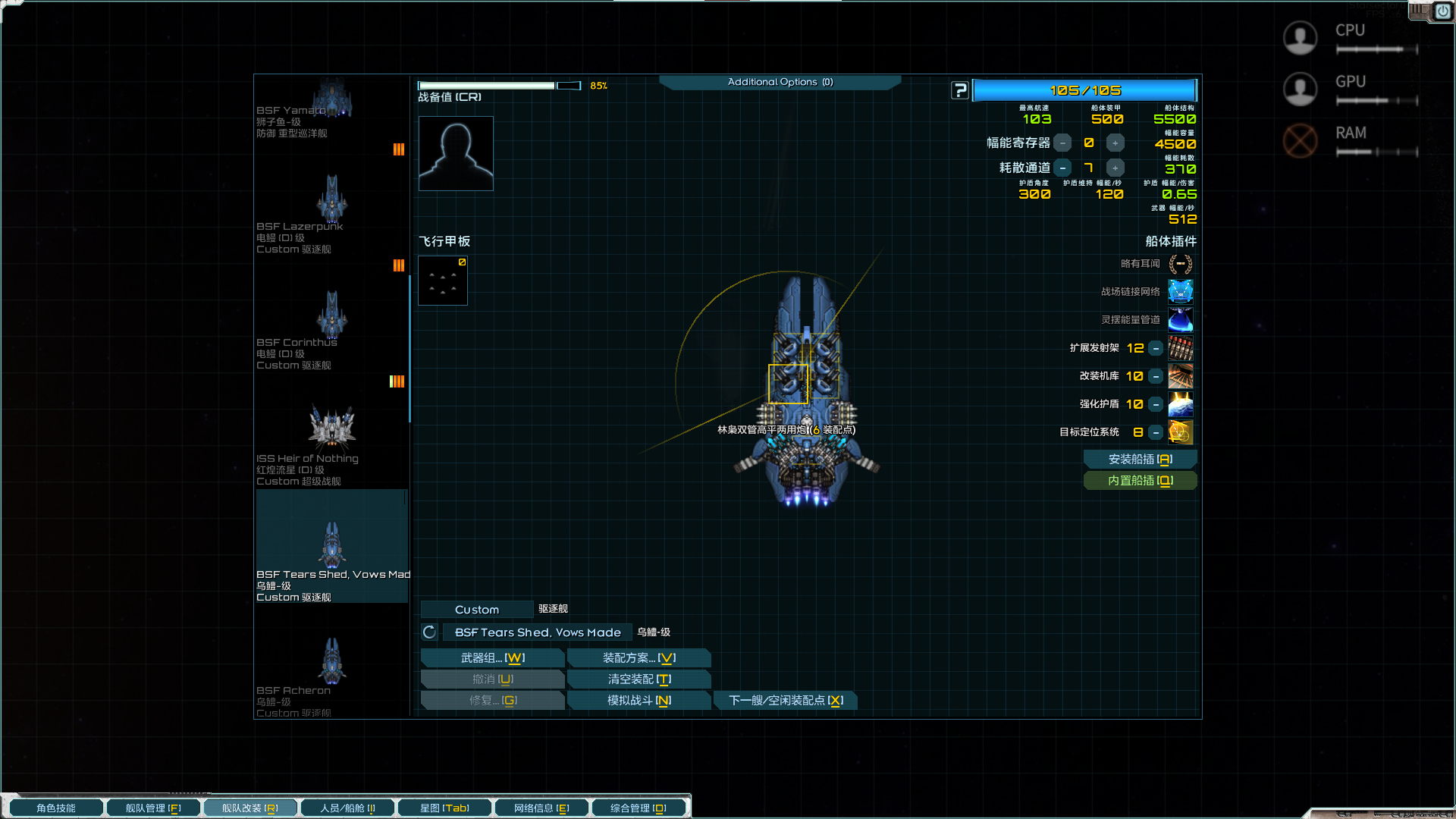Select BSF Yamato in the fleet list

pyautogui.click(x=331, y=106)
